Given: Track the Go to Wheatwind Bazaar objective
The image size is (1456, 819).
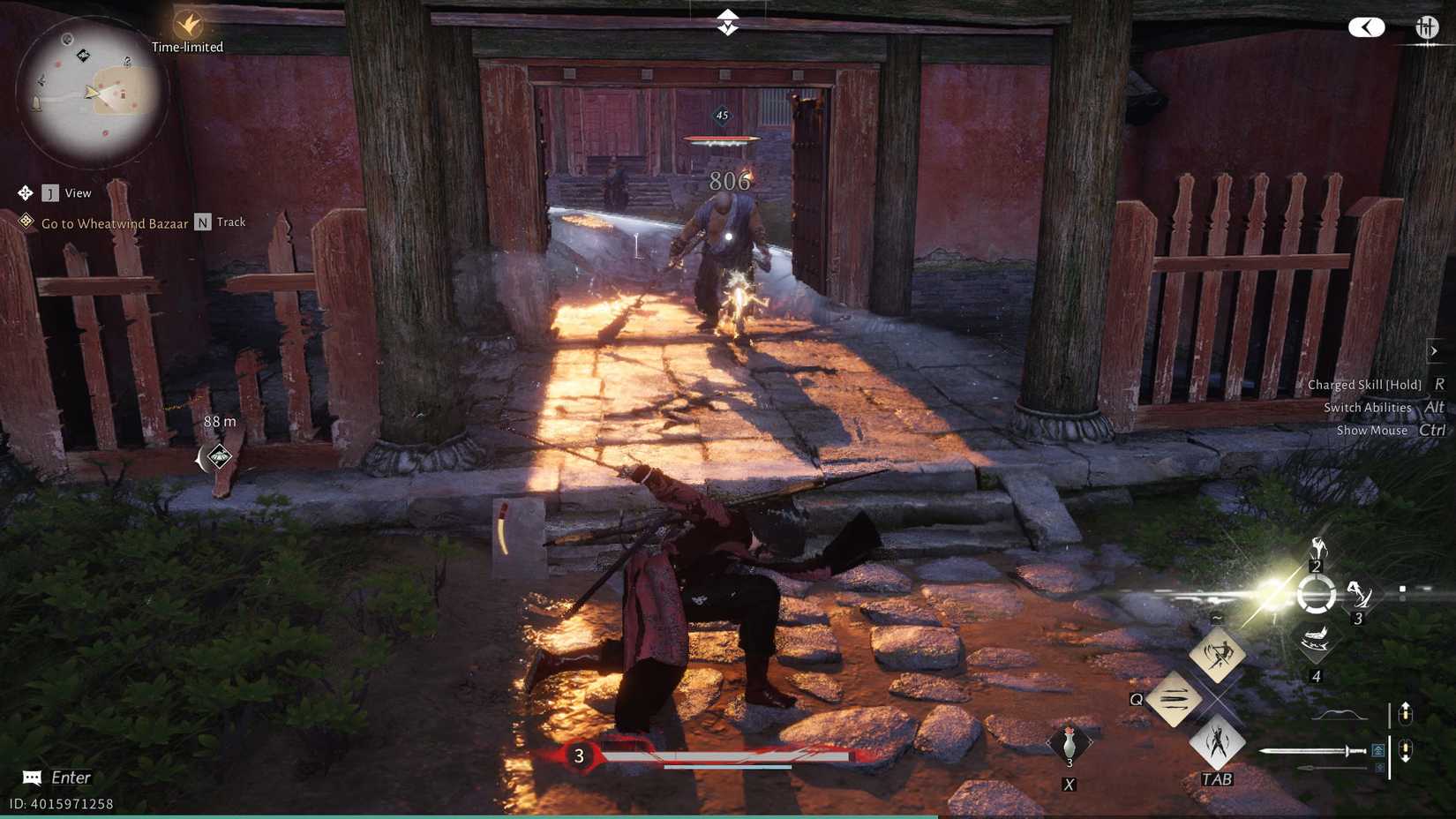Looking at the screenshot, I should click(204, 222).
